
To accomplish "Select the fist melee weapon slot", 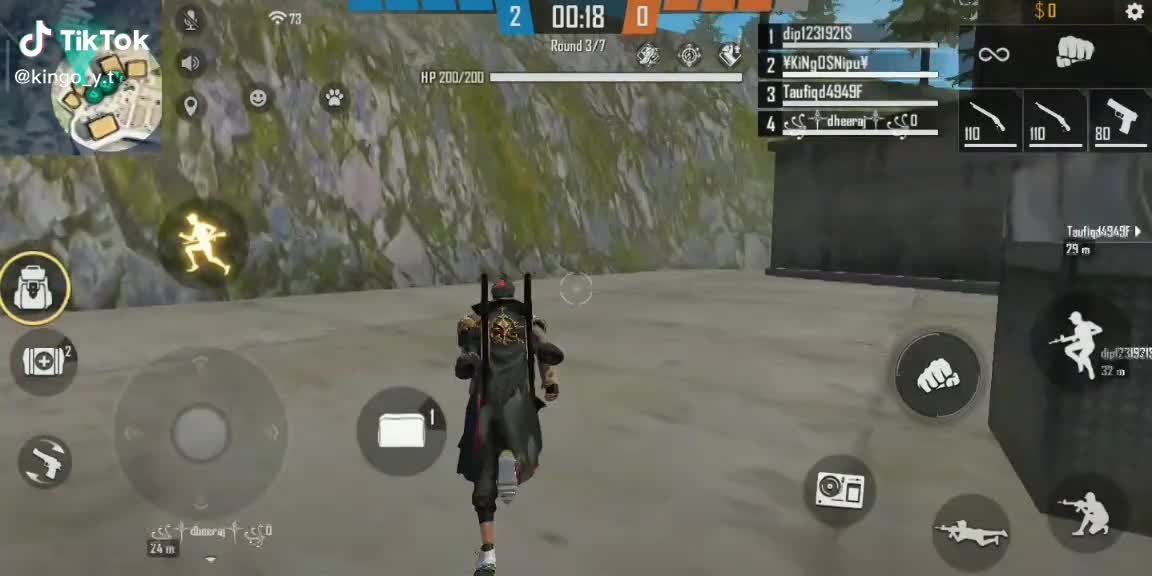I will click(1075, 52).
